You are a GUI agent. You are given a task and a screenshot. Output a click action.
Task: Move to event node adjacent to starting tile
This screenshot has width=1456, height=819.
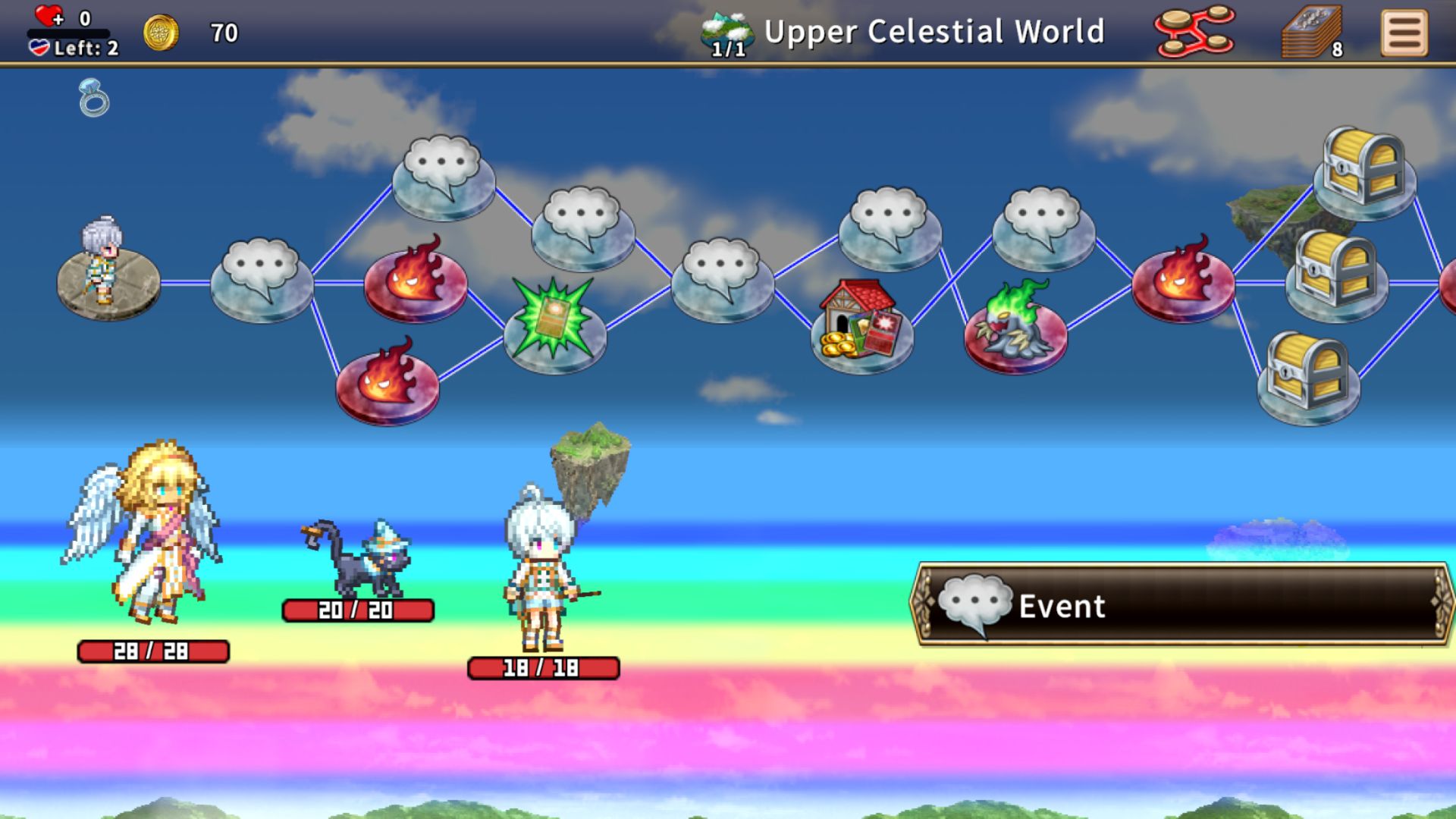[262, 278]
